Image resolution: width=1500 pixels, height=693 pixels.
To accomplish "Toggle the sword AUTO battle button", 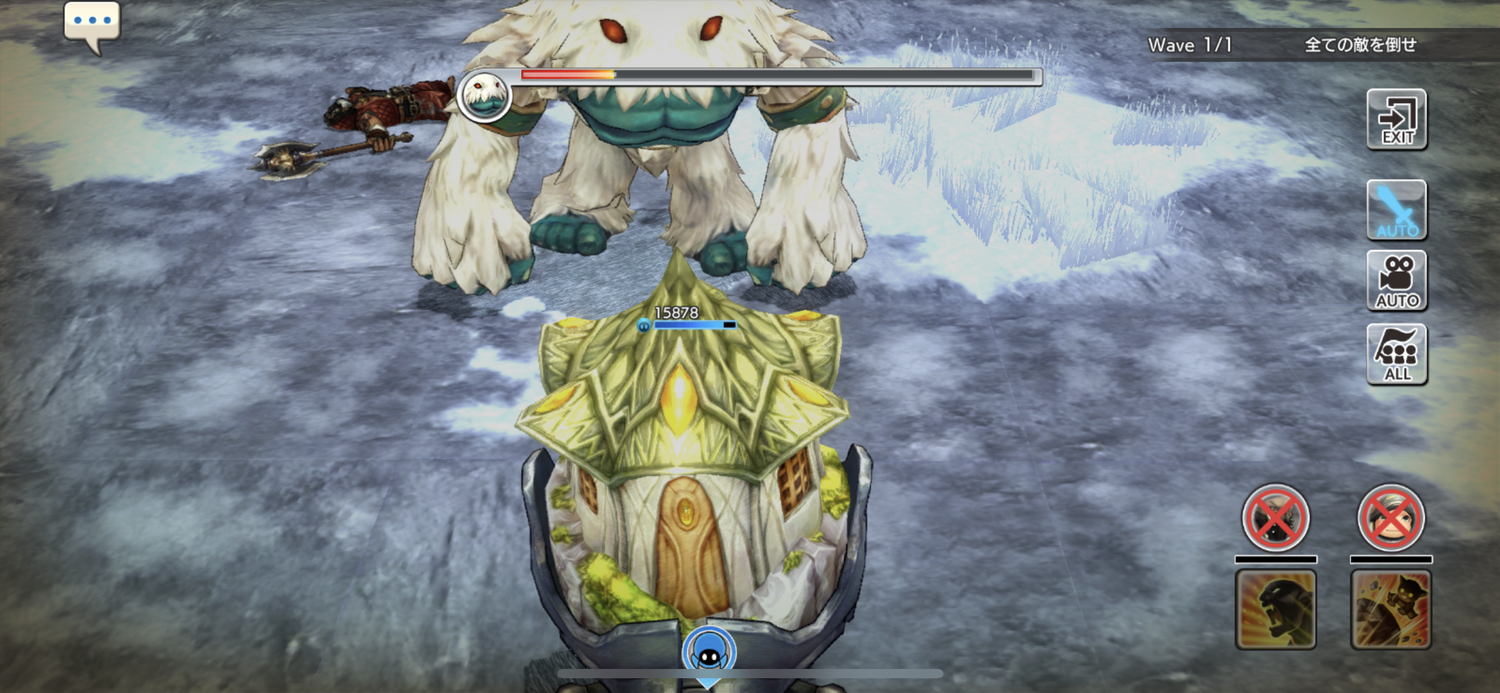I will click(x=1397, y=210).
